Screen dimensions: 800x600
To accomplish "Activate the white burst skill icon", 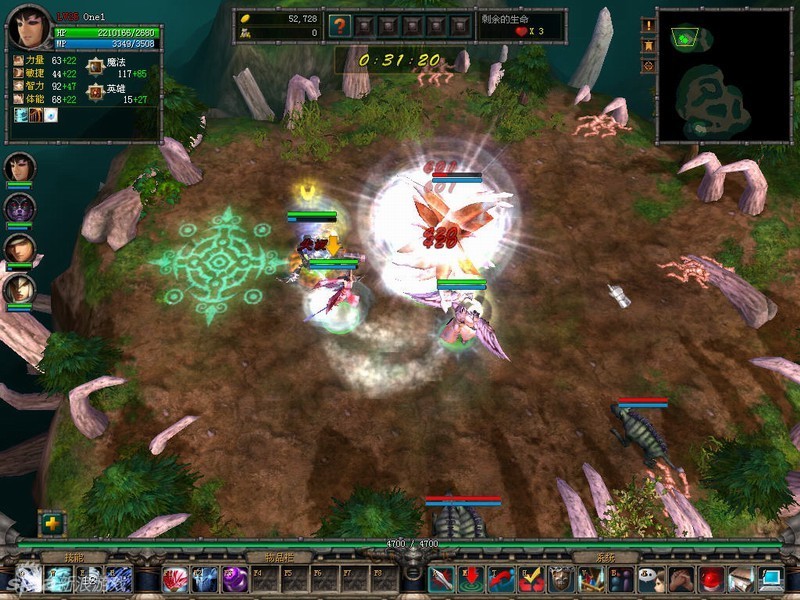I will pyautogui.click(x=28, y=579).
